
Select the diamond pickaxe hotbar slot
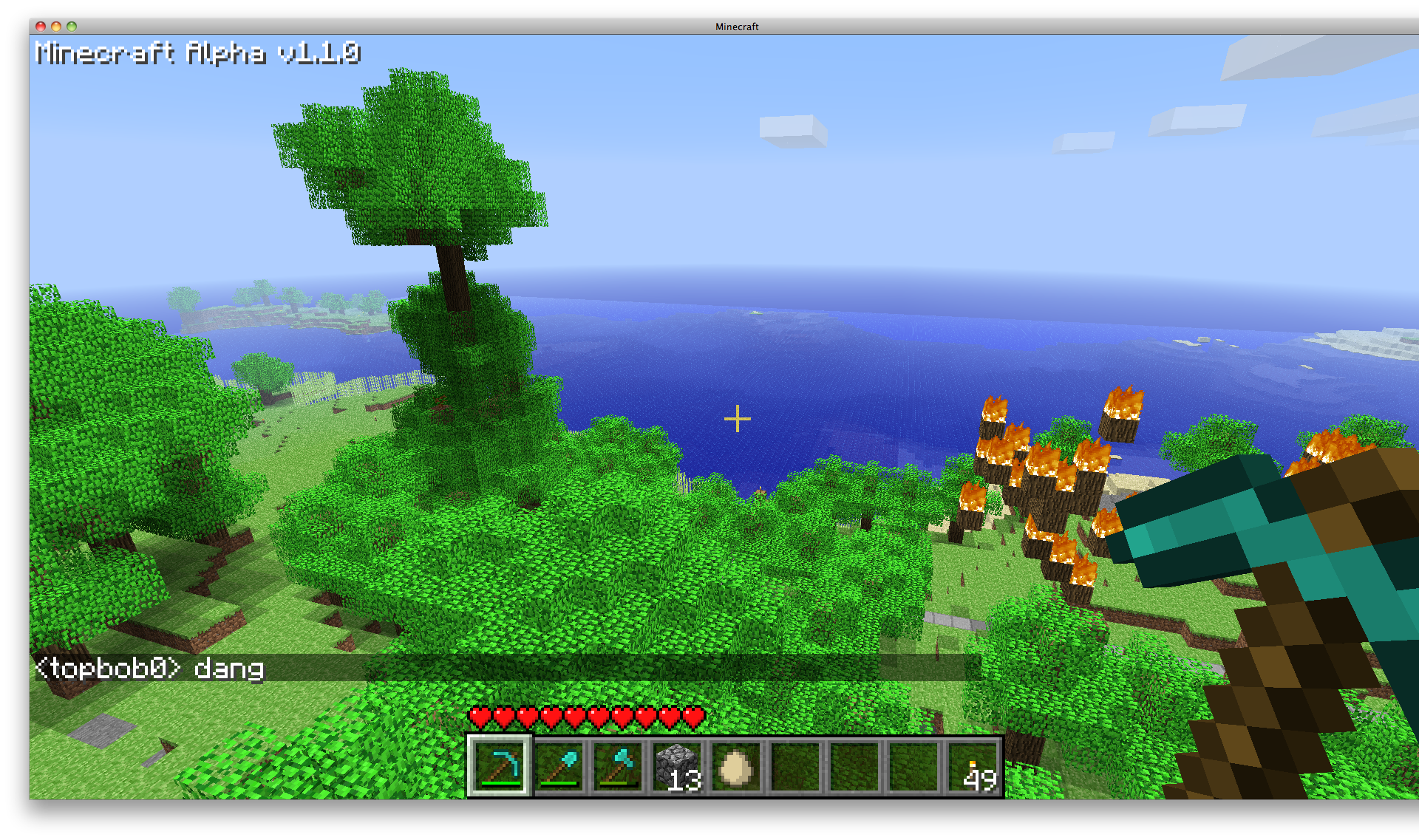pyautogui.click(x=498, y=766)
